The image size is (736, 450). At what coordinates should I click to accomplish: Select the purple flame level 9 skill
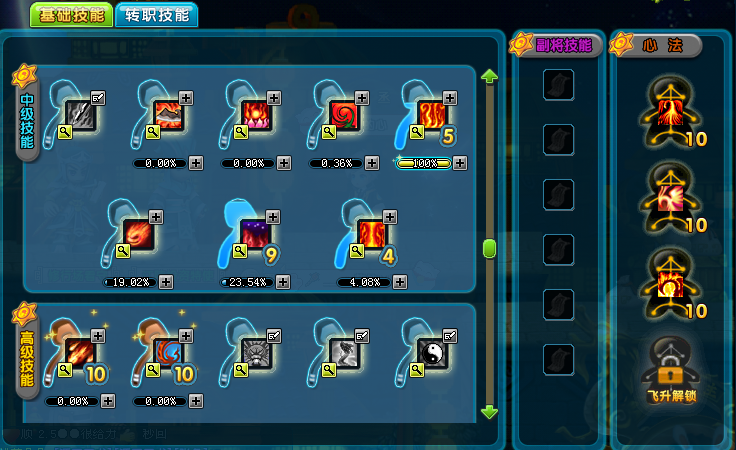click(255, 233)
